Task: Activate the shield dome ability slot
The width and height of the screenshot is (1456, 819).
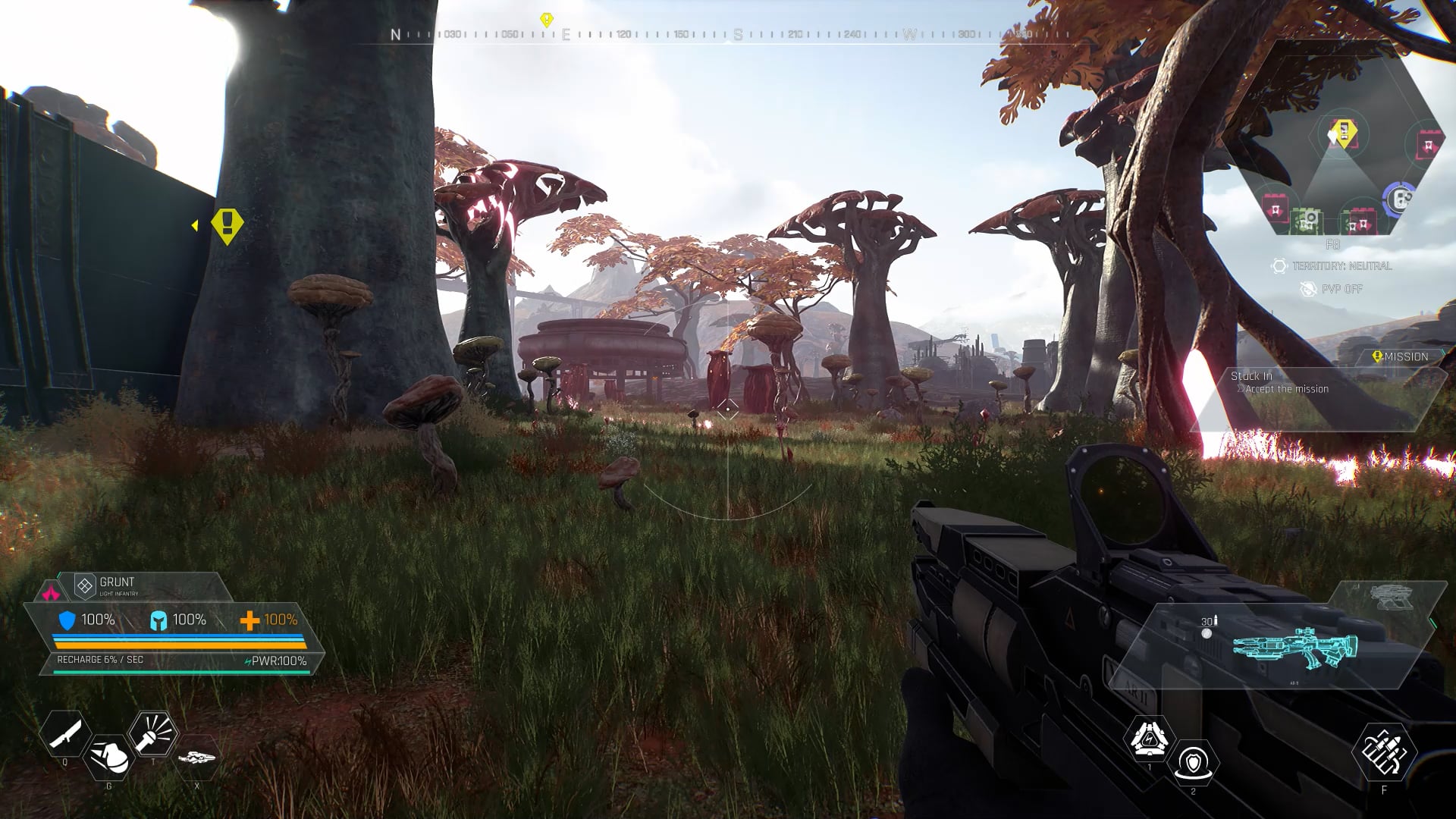Action: click(1193, 762)
